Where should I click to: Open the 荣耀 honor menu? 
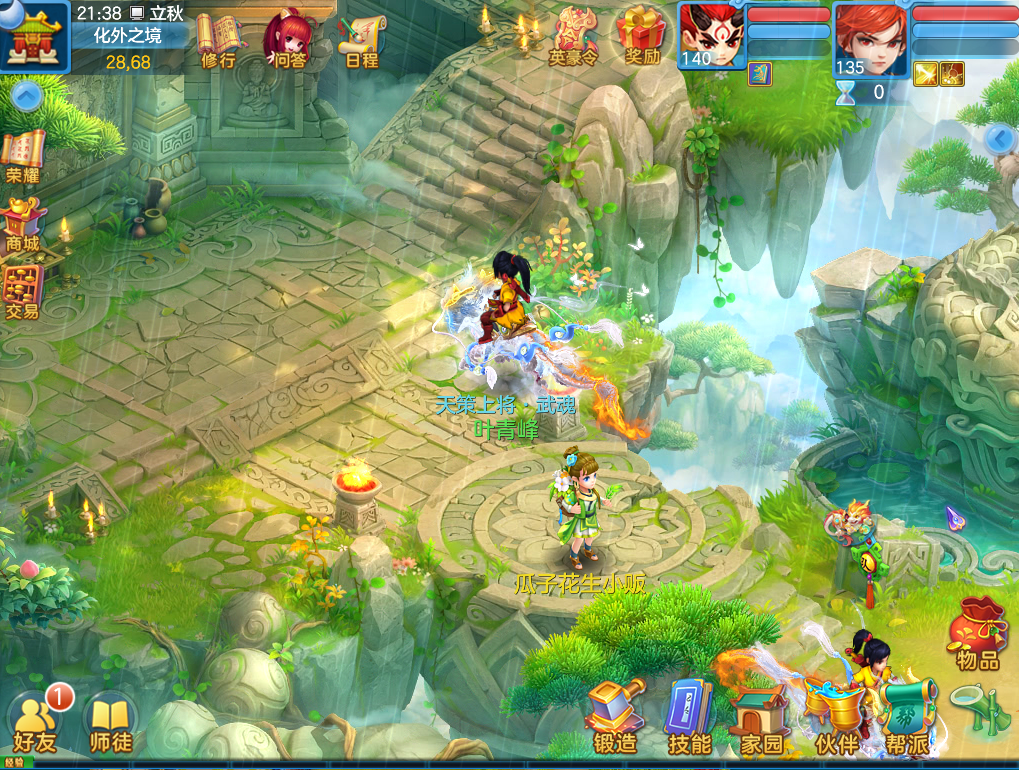[x=22, y=157]
